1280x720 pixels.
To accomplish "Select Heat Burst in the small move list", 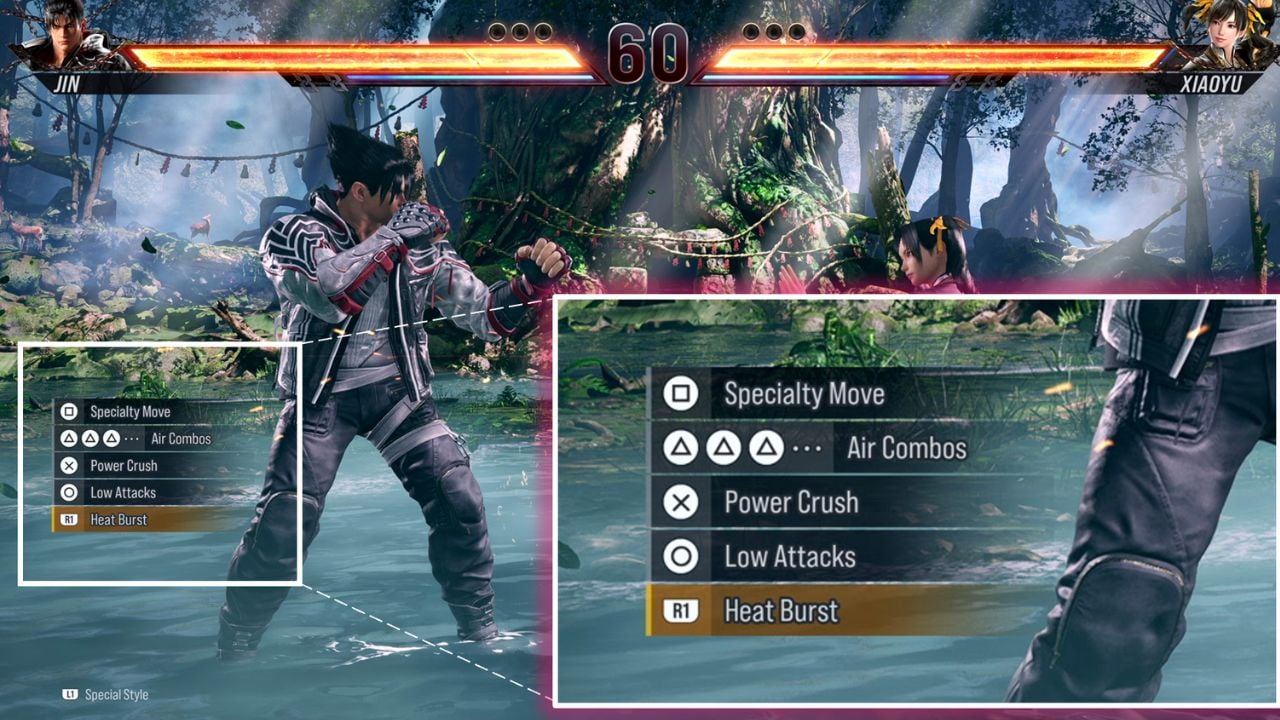I will (x=118, y=519).
